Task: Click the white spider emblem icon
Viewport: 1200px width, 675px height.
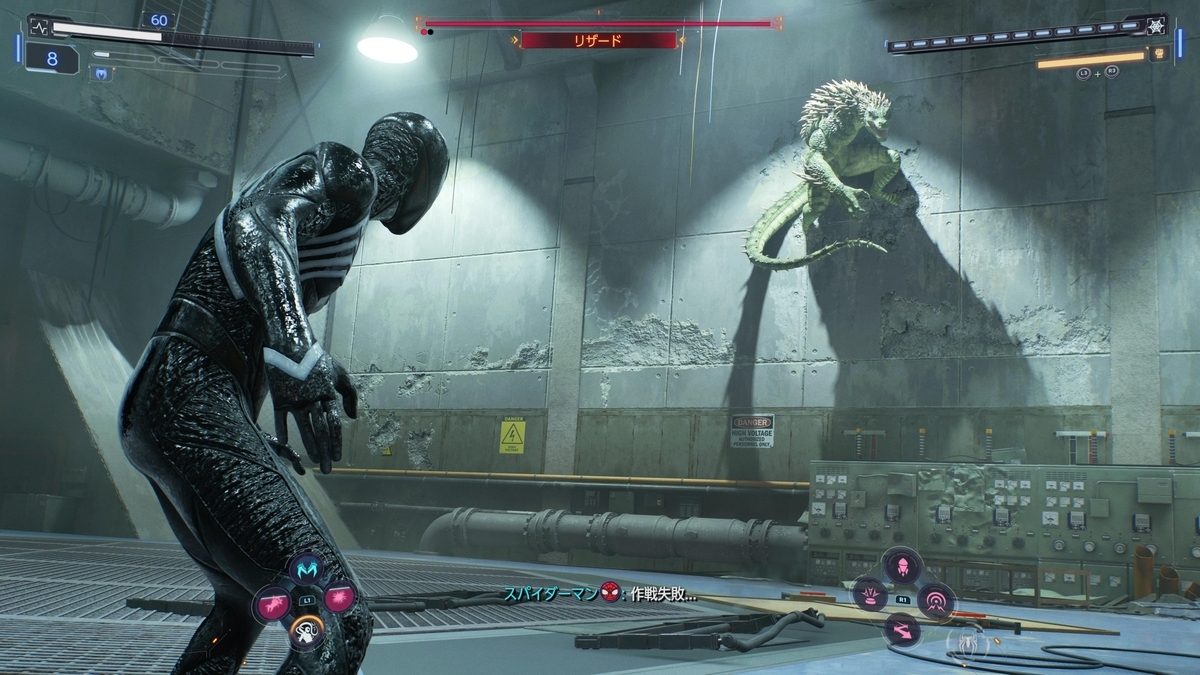Action: 966,640
